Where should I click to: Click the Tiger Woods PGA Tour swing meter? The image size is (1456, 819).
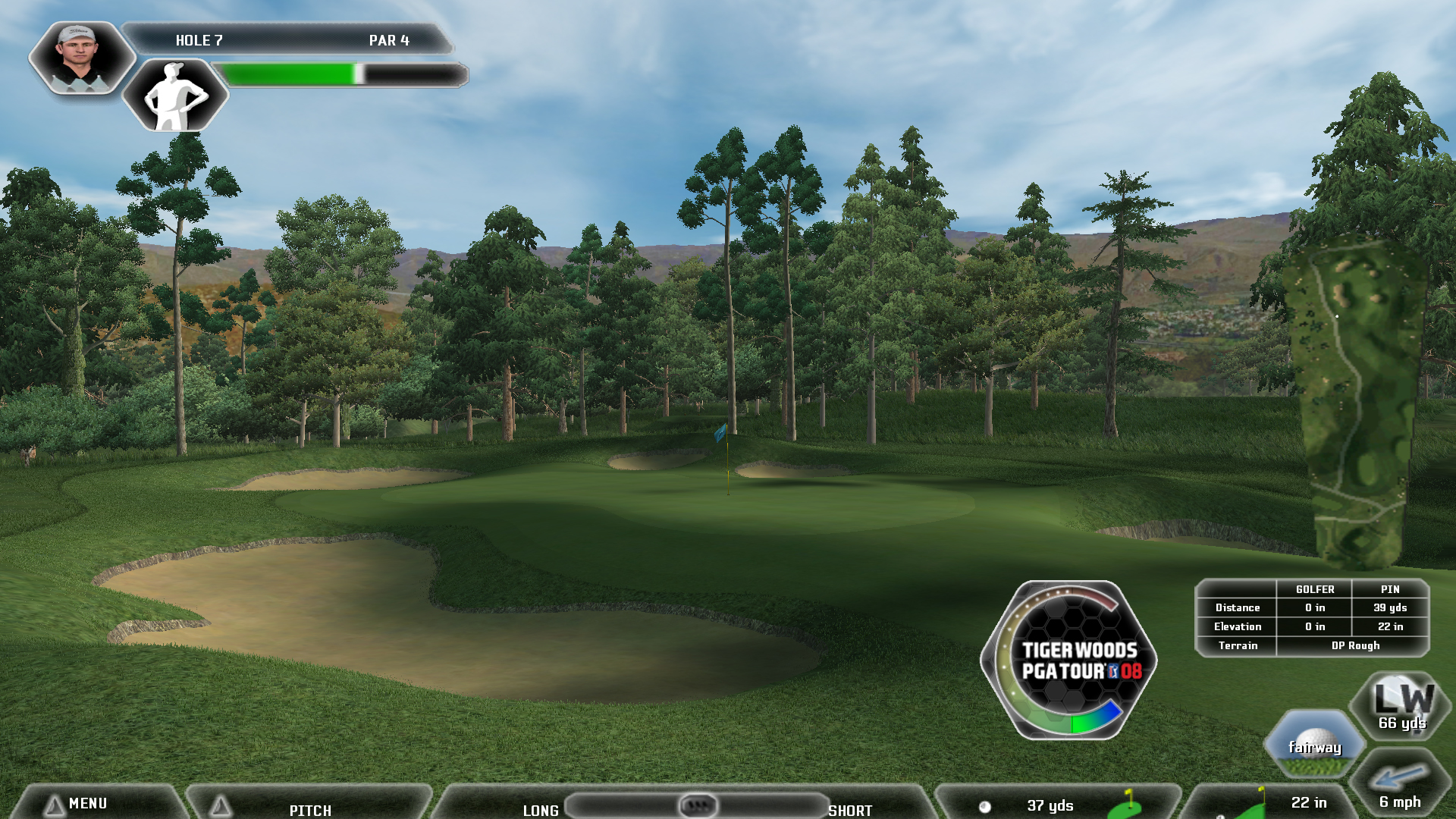click(1070, 661)
